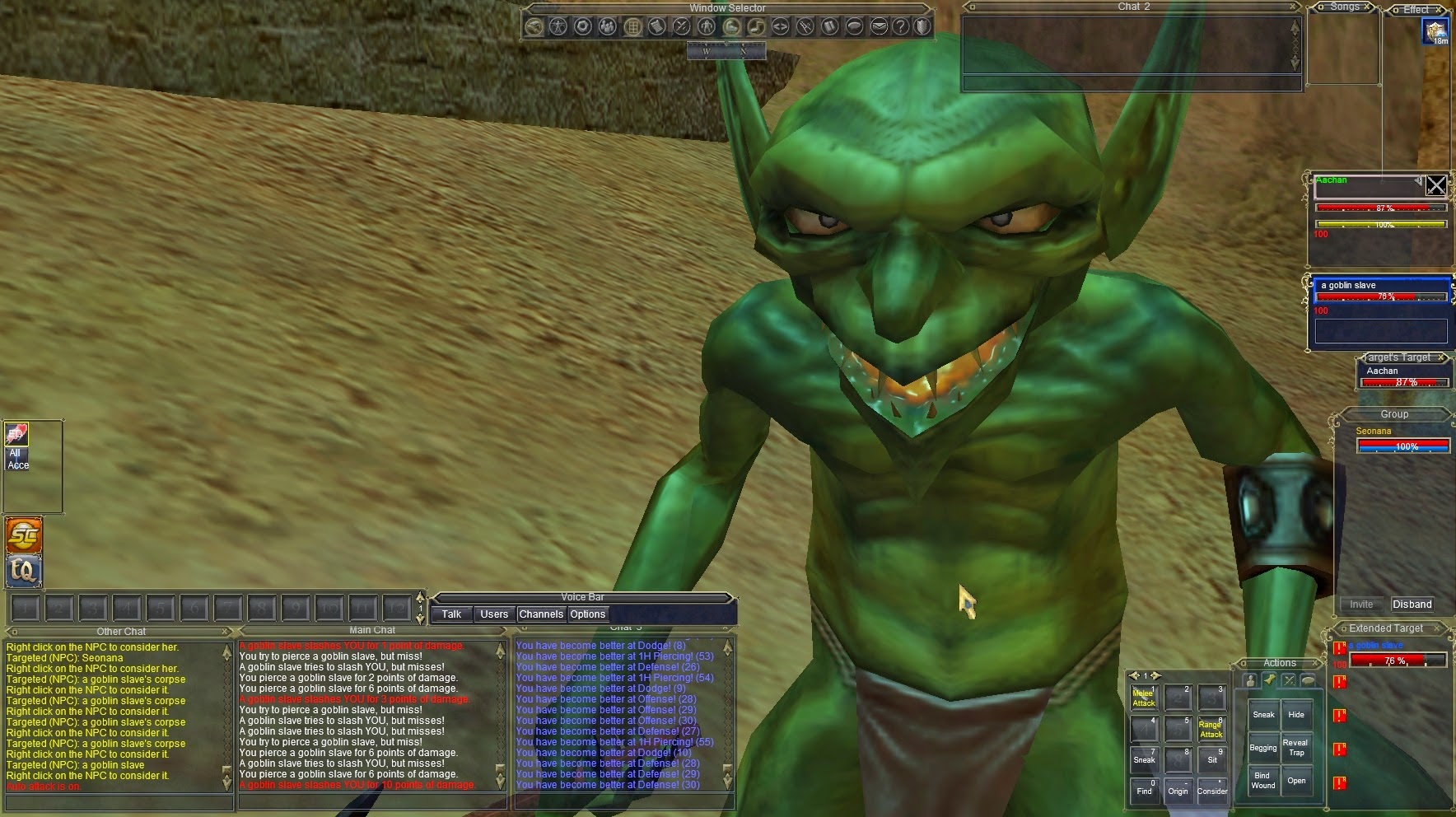Activate the Melee Attack hotbar button
The image size is (1456, 817).
[1143, 698]
